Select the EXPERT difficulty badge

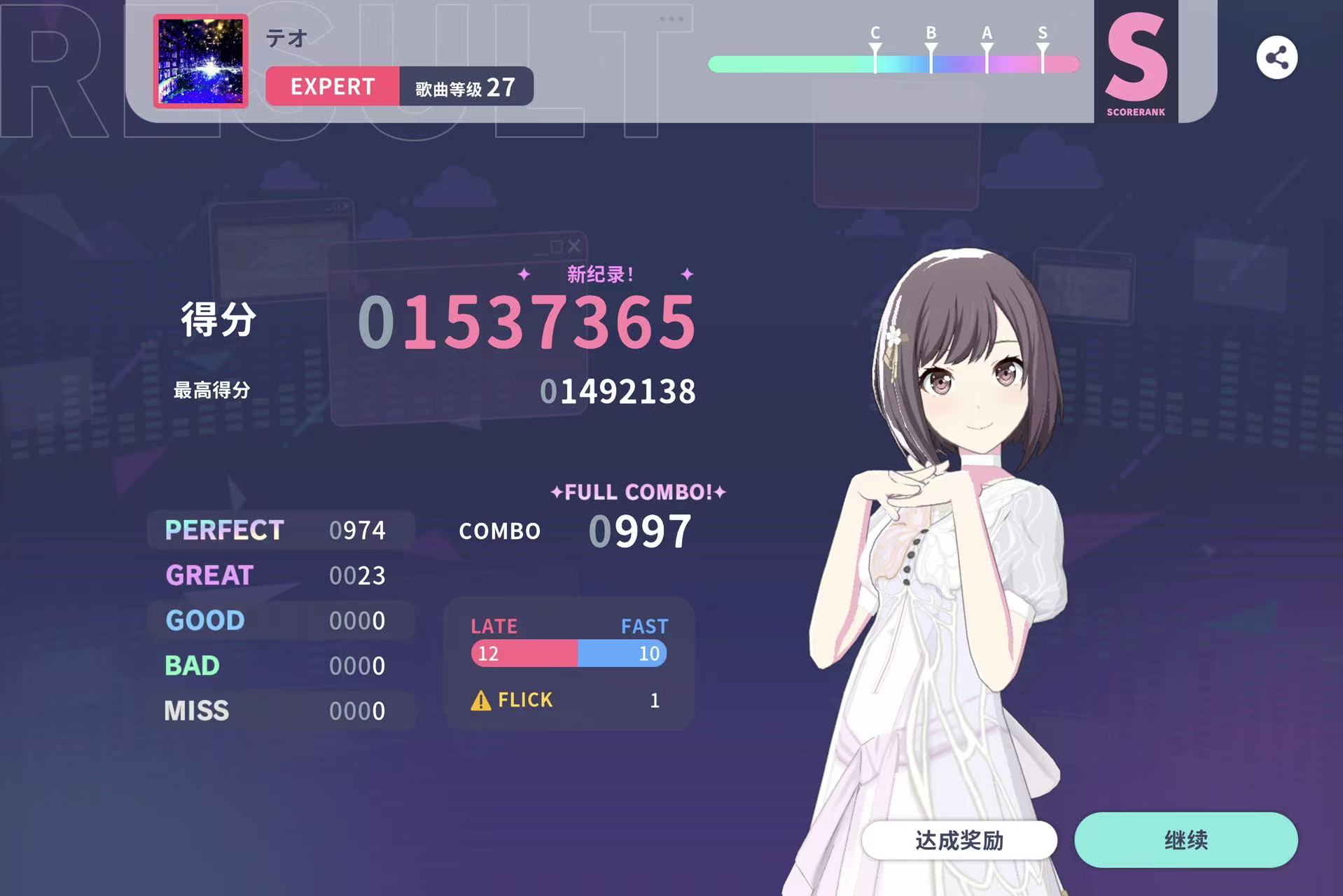332,86
